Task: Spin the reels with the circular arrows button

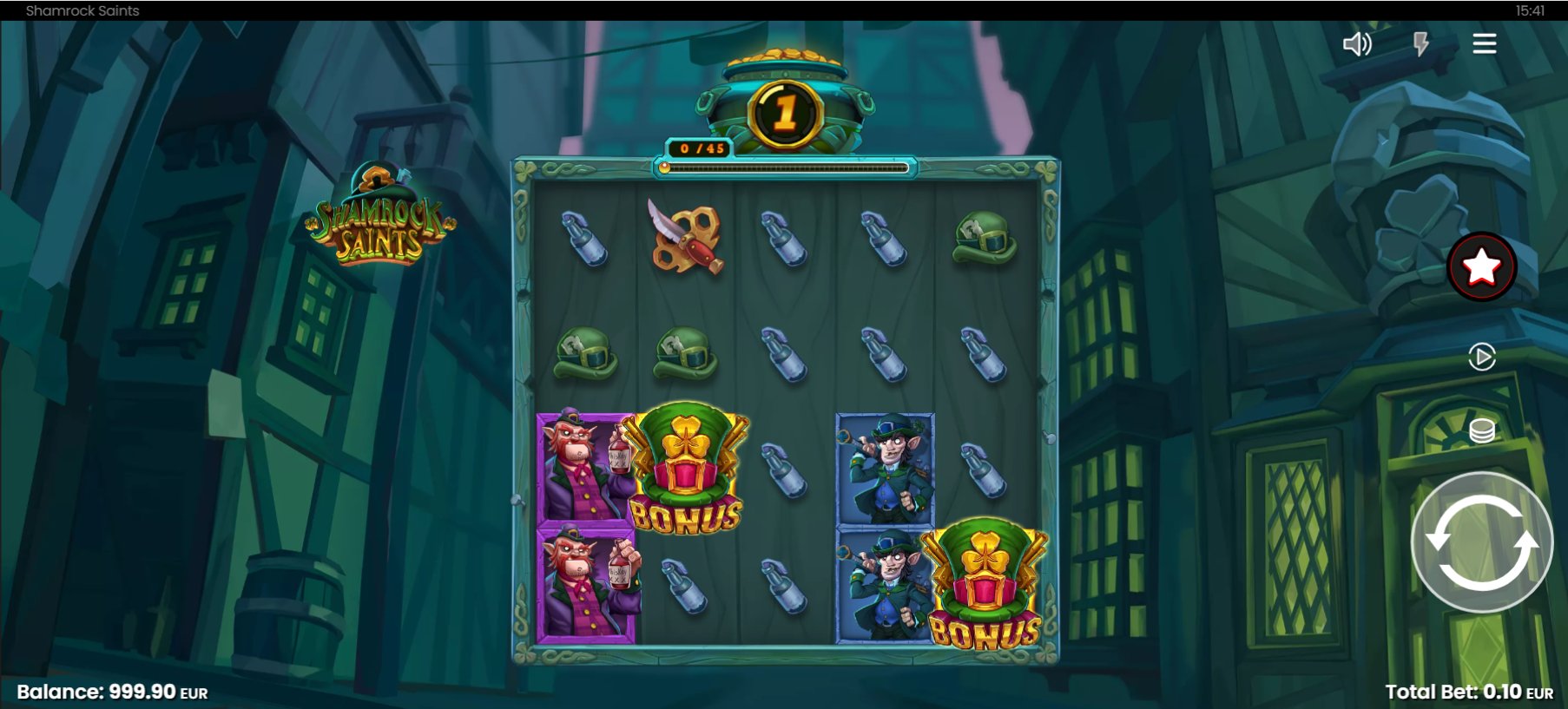Action: 1481,542
